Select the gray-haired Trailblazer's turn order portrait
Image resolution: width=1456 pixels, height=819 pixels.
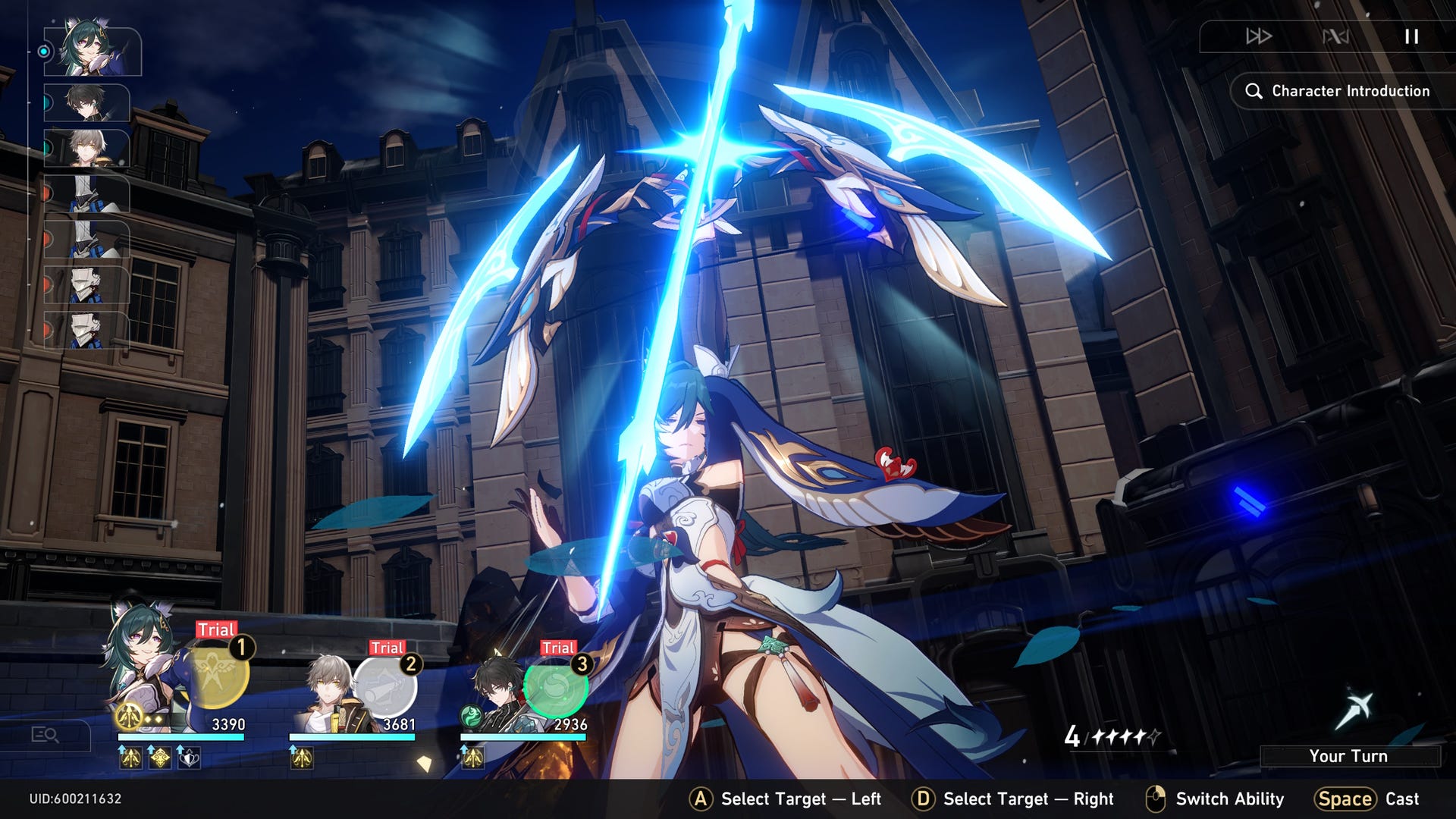click(86, 148)
